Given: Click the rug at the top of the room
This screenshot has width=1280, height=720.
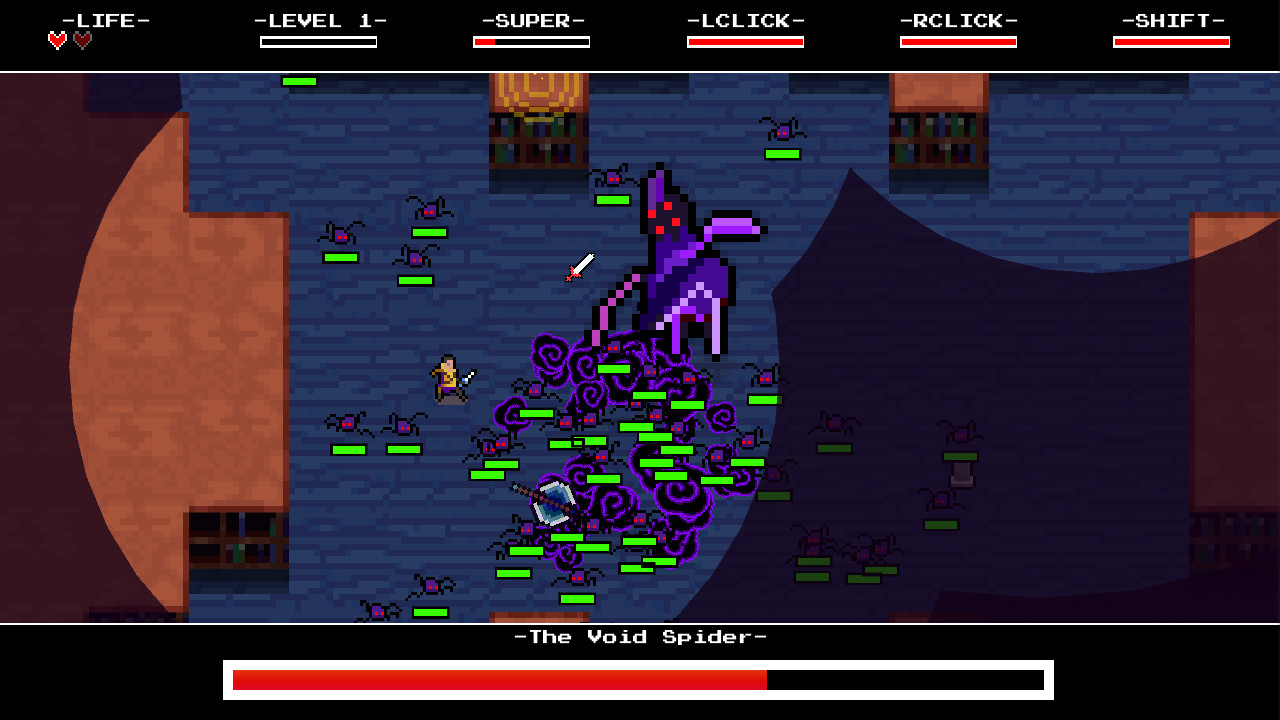Looking at the screenshot, I should pyautogui.click(x=535, y=95).
